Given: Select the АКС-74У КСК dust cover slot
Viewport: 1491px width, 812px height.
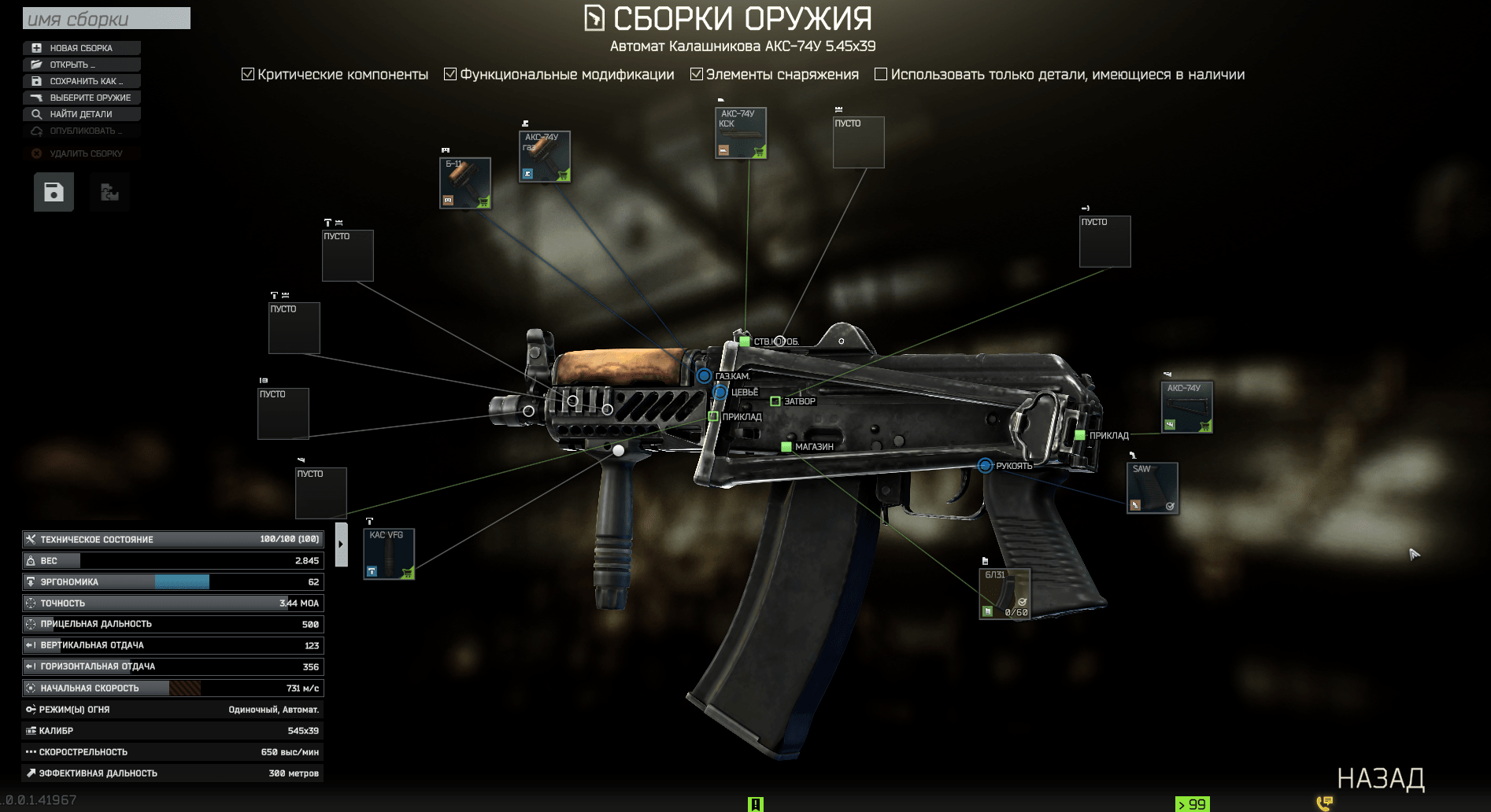Looking at the screenshot, I should [740, 132].
